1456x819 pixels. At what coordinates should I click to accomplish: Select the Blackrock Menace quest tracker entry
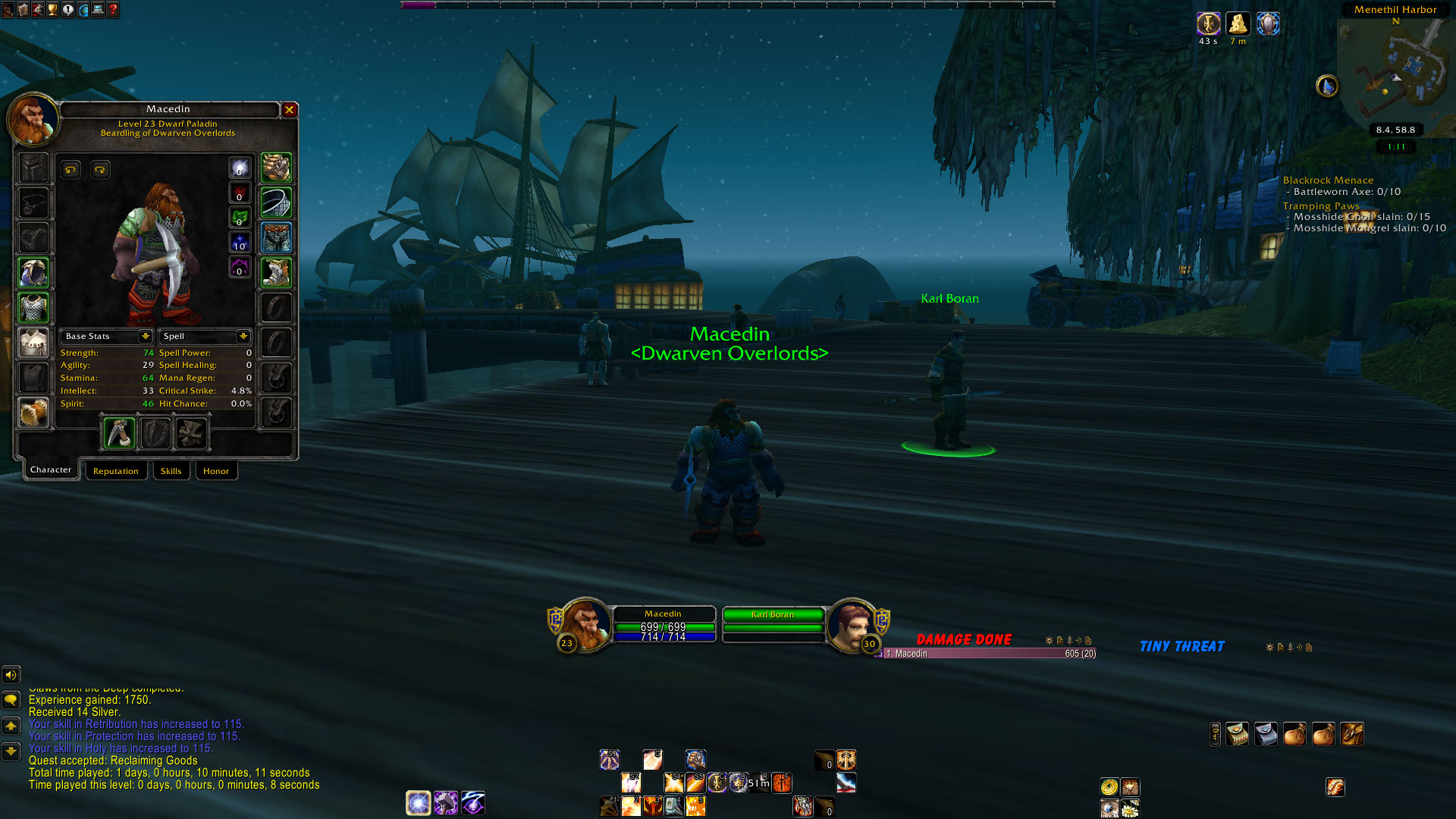[x=1328, y=180]
